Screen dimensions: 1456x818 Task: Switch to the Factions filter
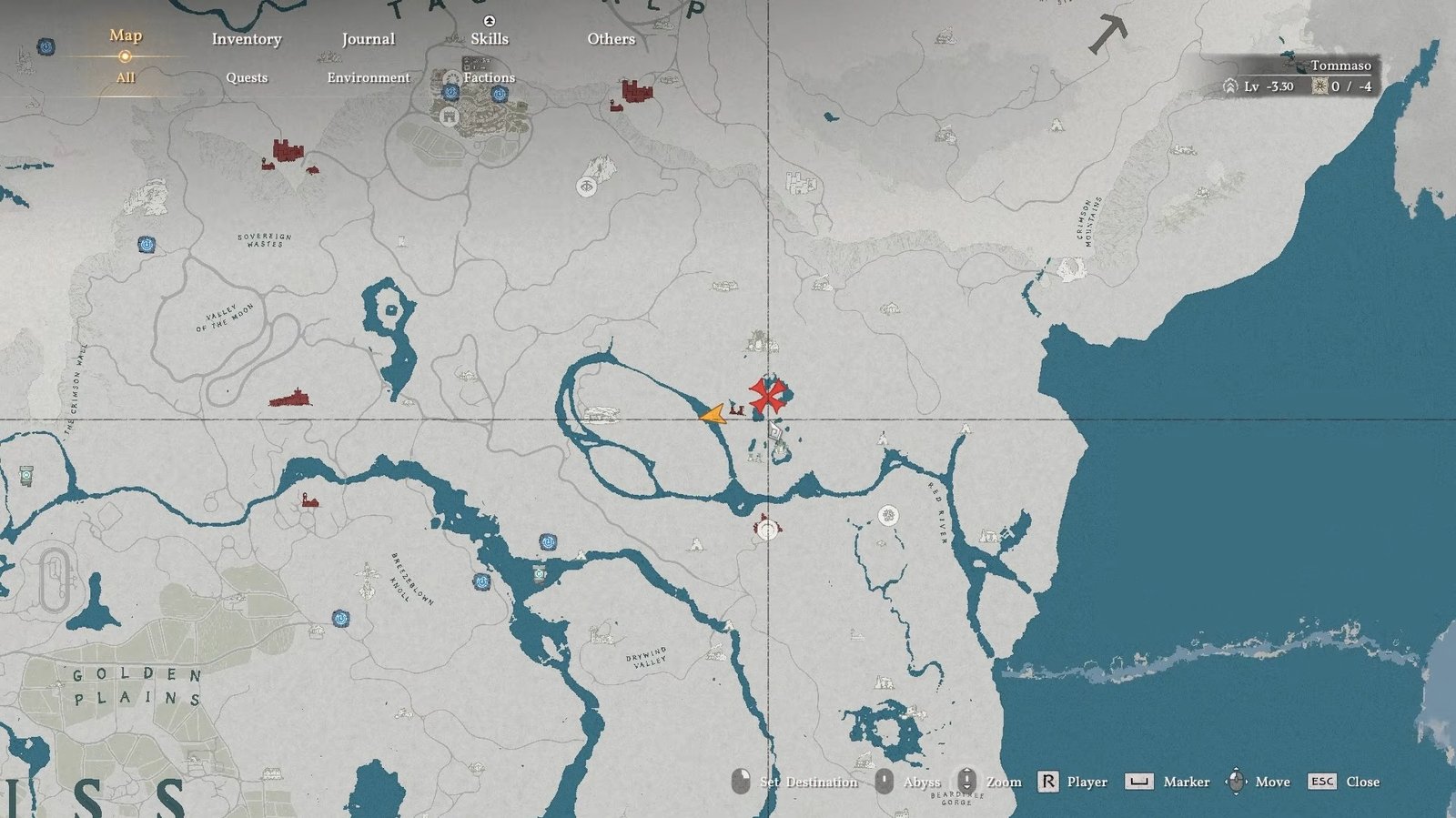tap(490, 77)
